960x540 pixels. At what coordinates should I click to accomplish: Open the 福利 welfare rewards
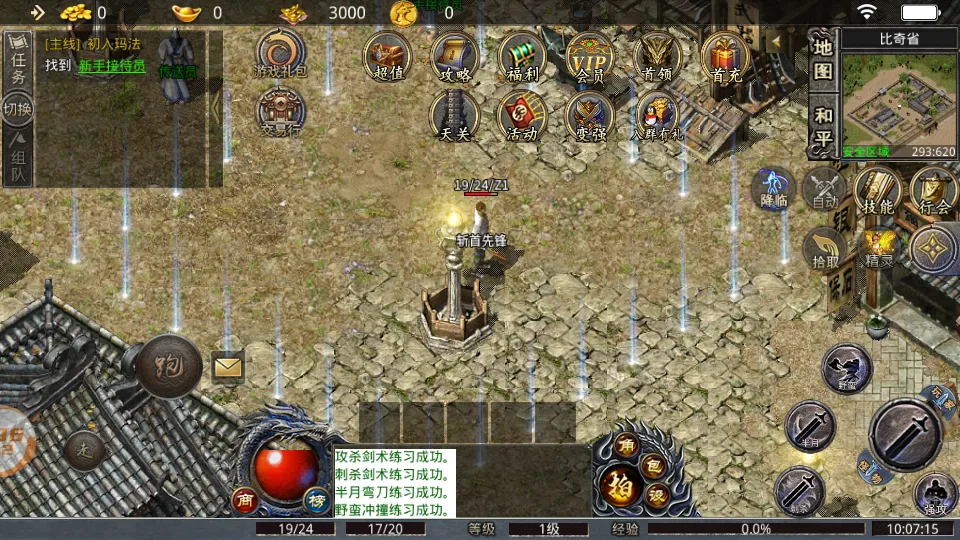522,56
